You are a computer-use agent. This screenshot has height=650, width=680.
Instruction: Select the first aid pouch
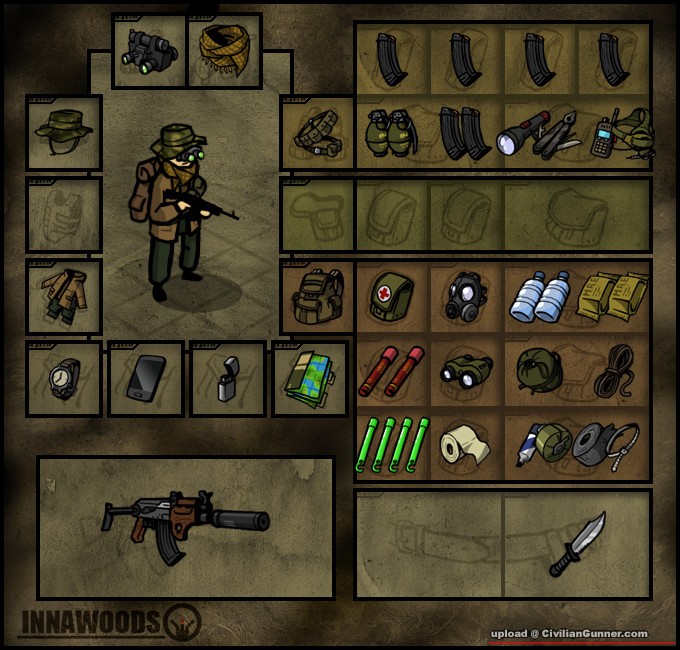tap(392, 297)
